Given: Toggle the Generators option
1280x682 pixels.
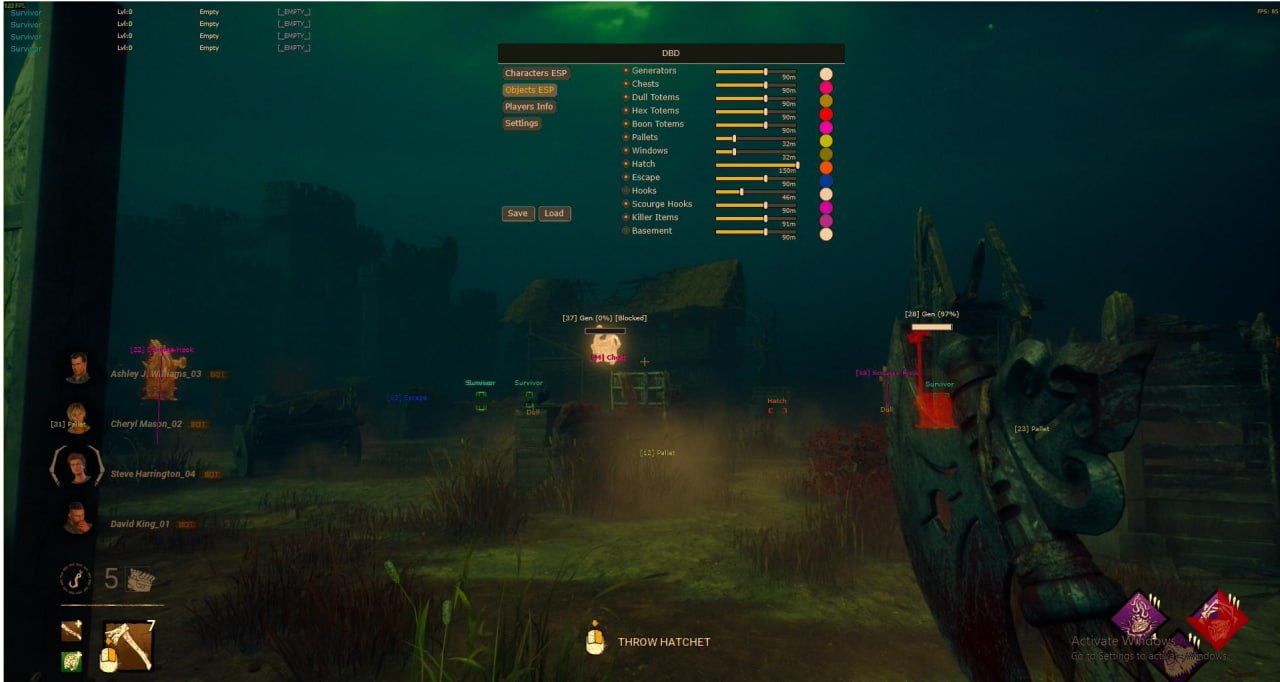Looking at the screenshot, I should coord(626,71).
